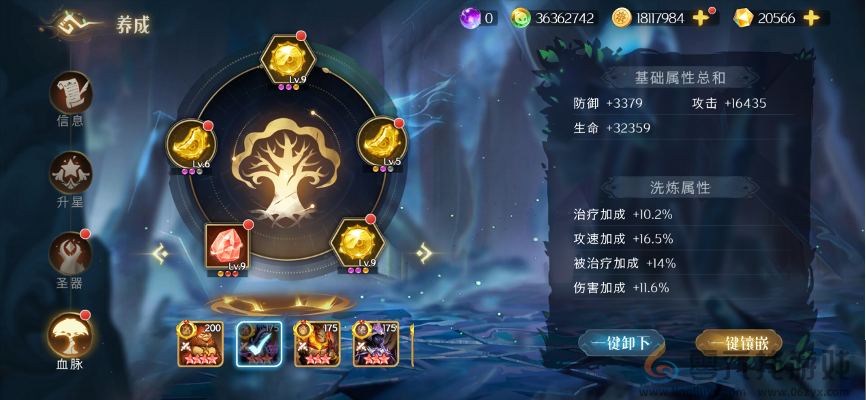Click 一键卸下 to remove all gems
The image size is (866, 400).
(x=620, y=343)
